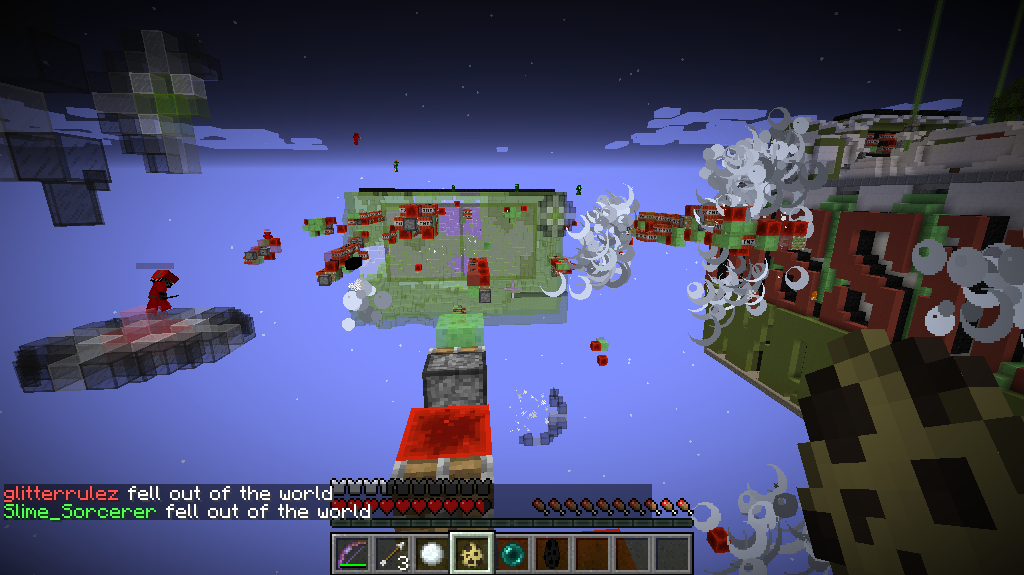Select the enchanted bow hotbar slot

351,554
